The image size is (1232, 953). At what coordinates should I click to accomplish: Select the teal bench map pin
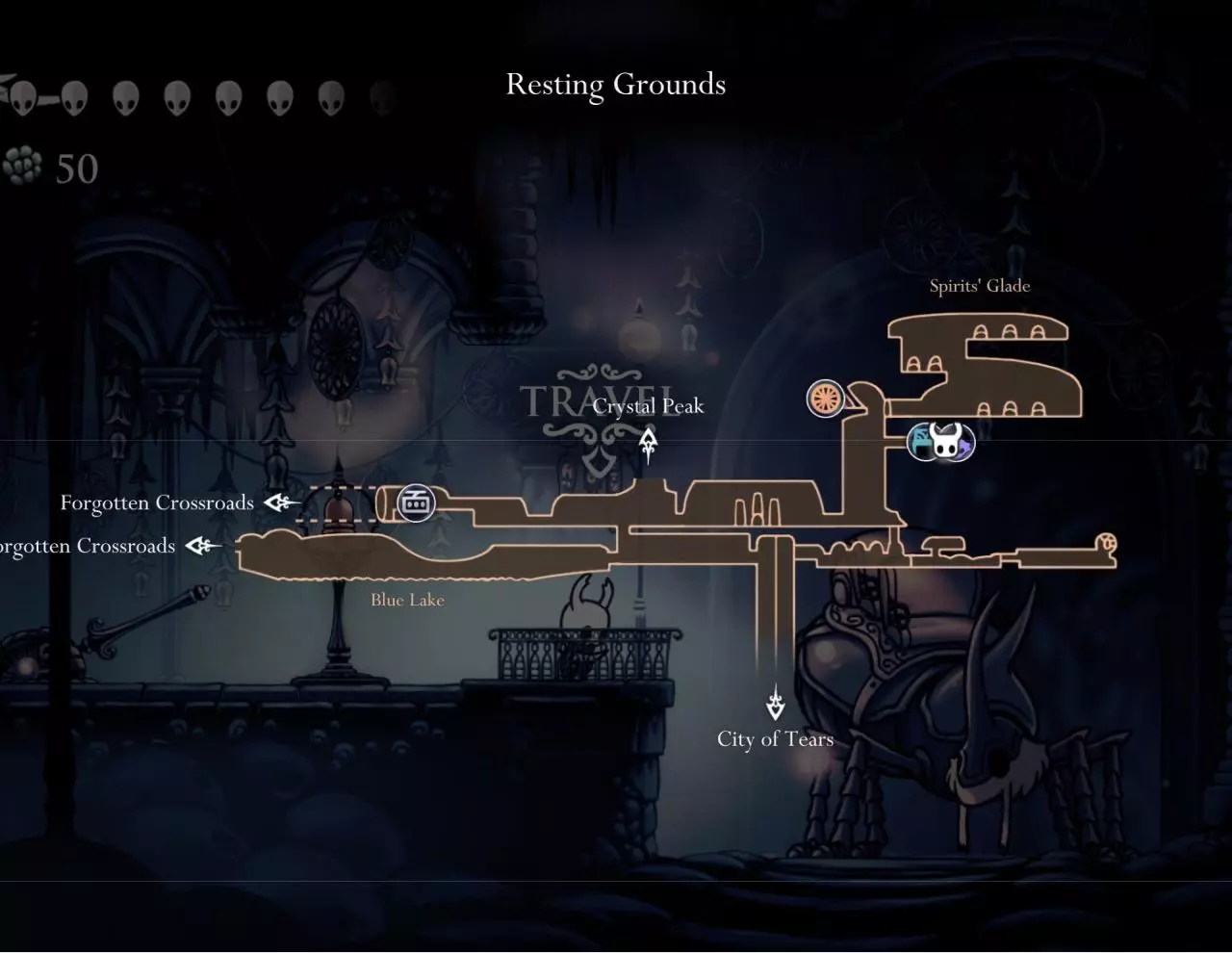coord(921,442)
